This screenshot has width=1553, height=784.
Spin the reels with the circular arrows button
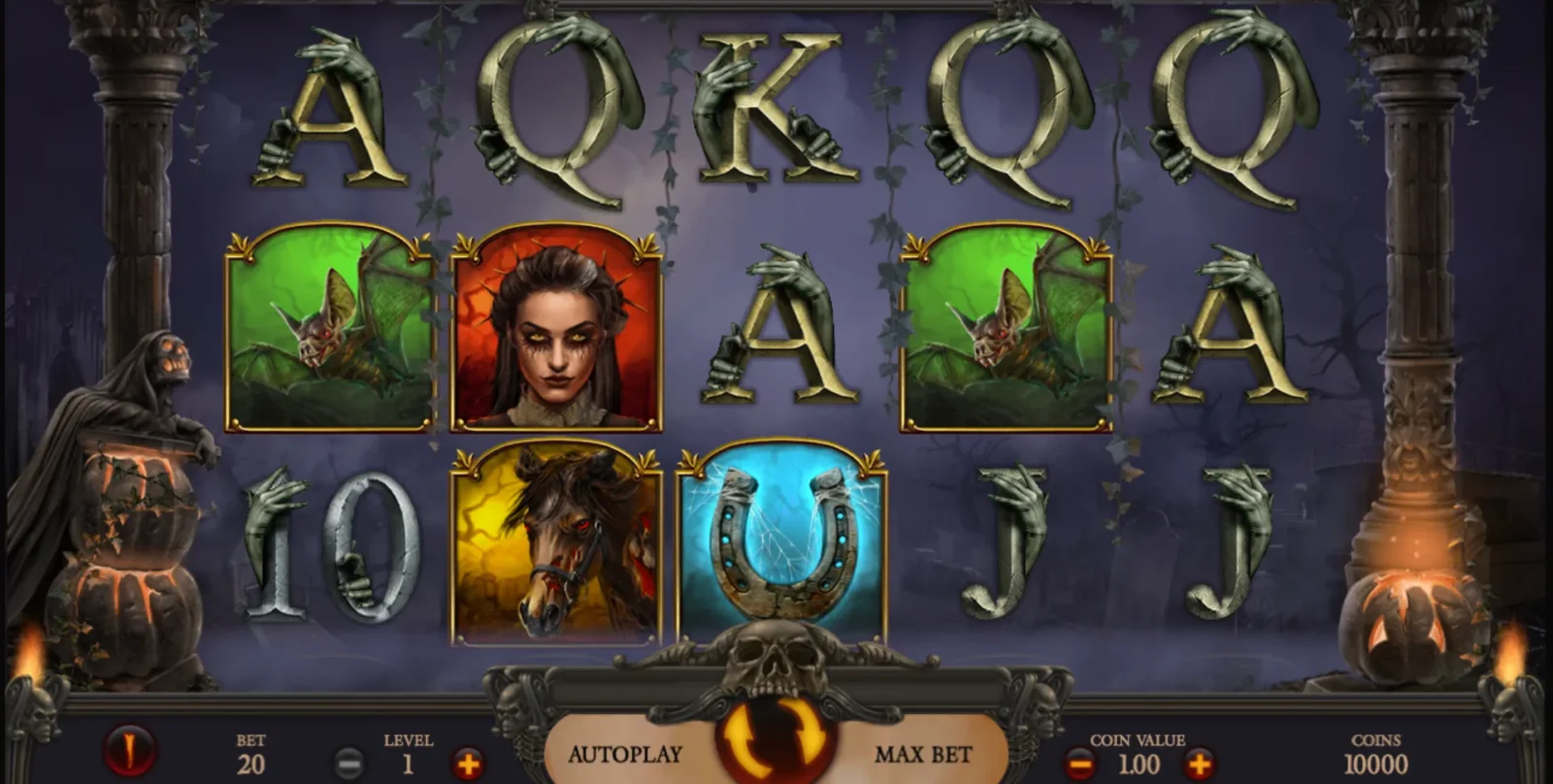pos(775,741)
